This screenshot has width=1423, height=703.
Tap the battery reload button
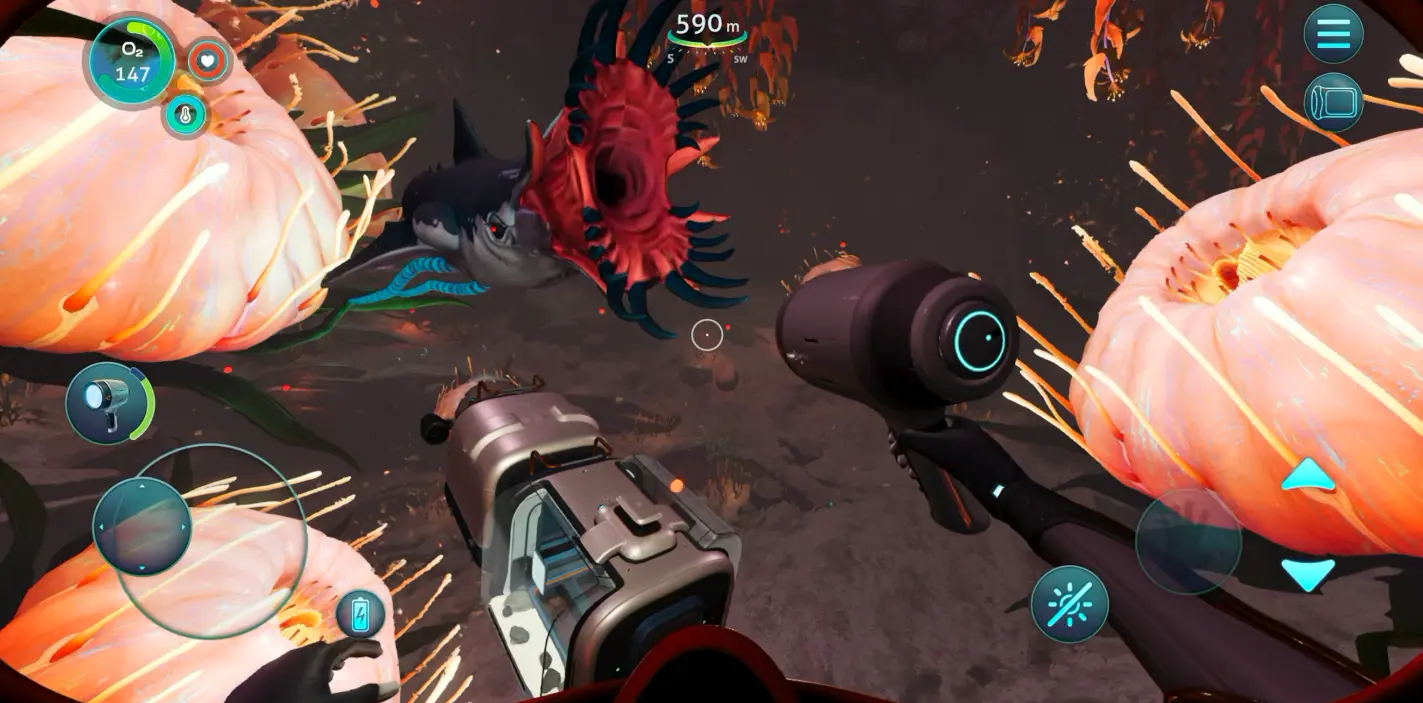pyautogui.click(x=360, y=614)
